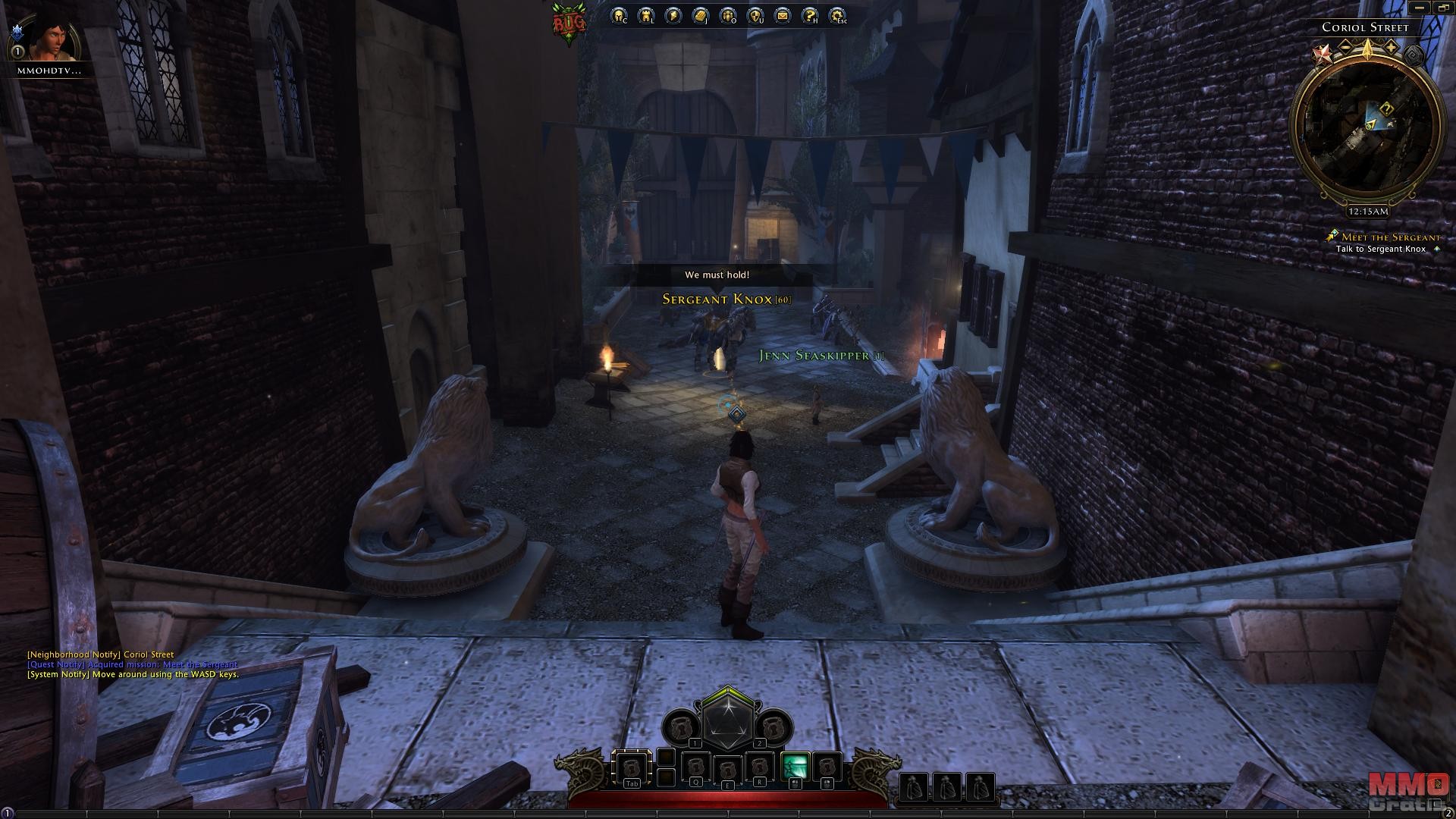Open the character sheet helmet icon
This screenshot has height=819, width=1456.
(620, 16)
